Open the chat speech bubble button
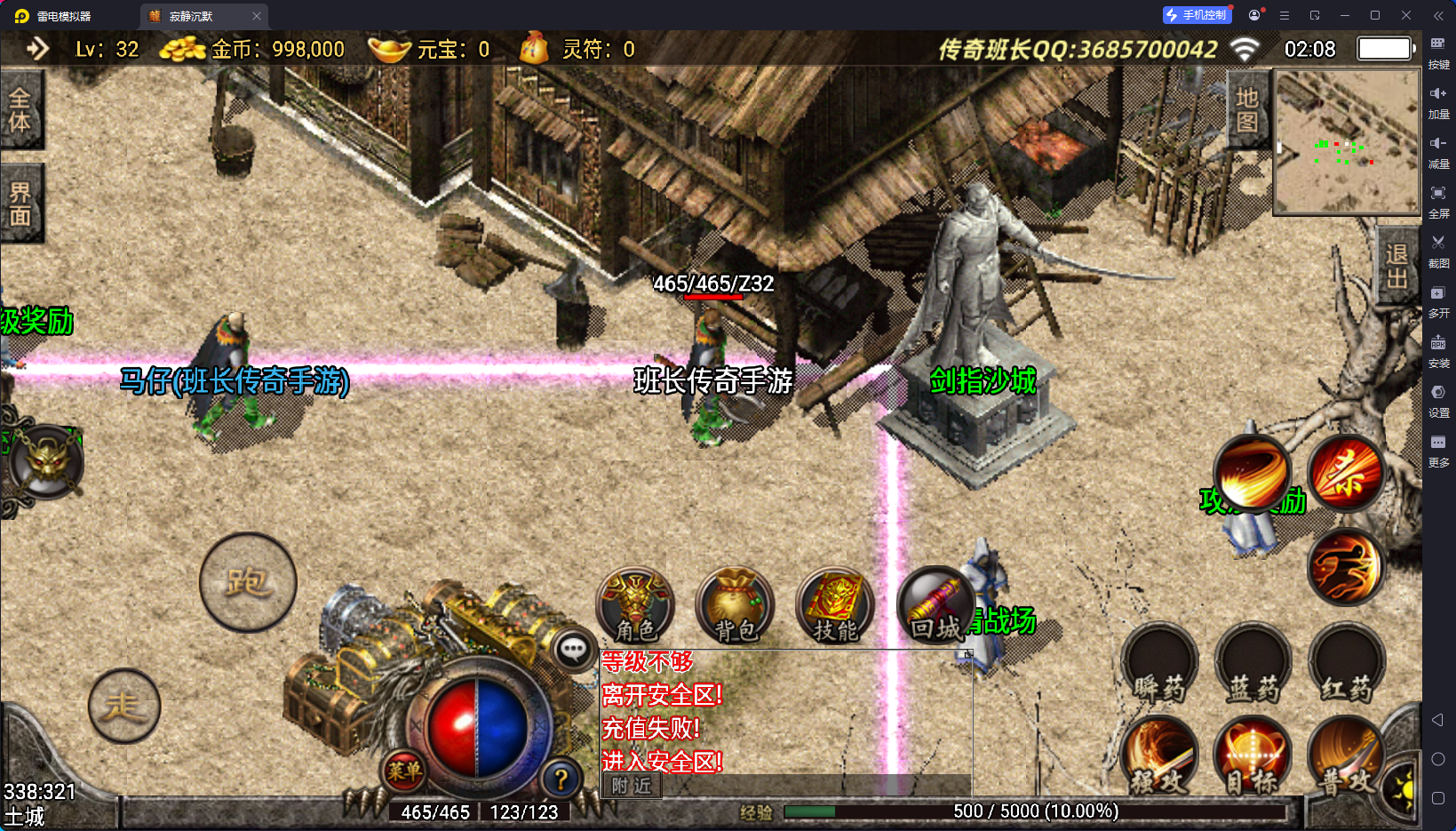The image size is (1456, 831). (x=573, y=650)
